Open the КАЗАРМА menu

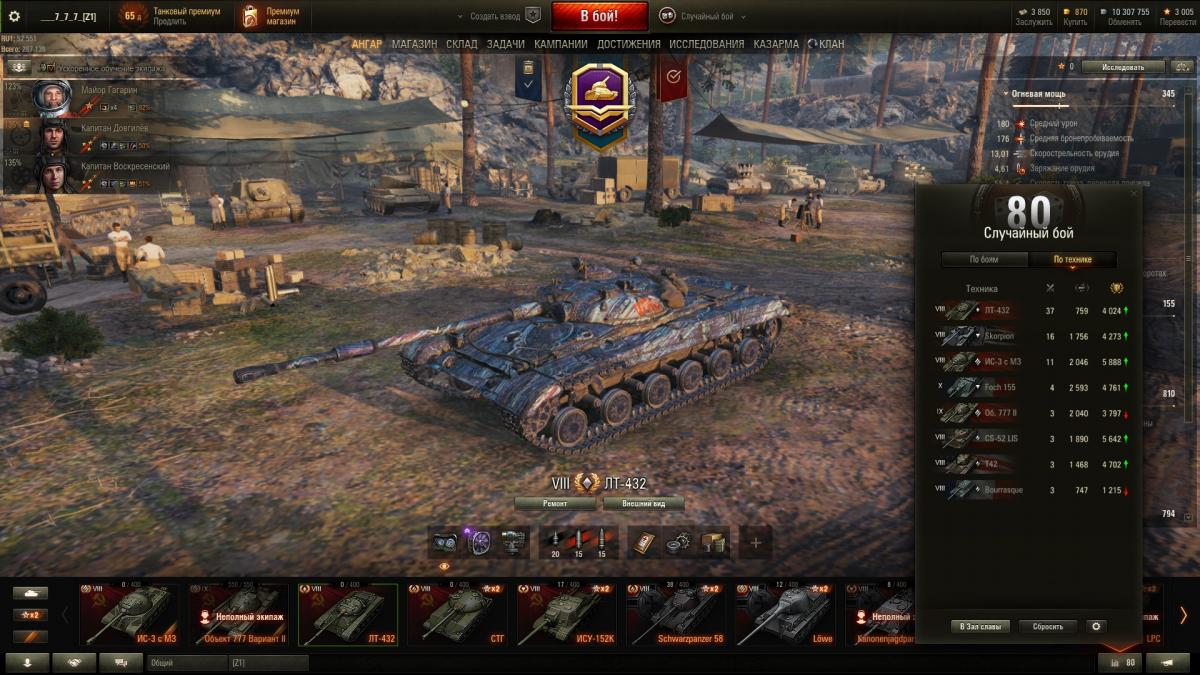(x=776, y=44)
